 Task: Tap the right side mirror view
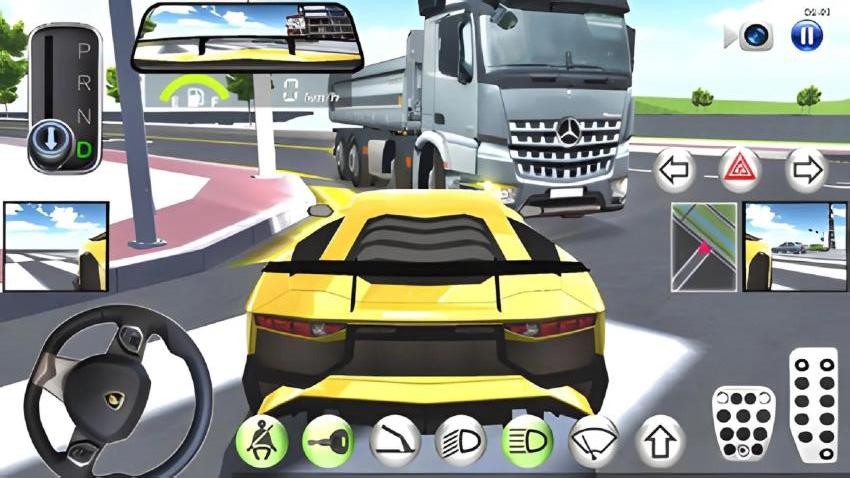(794, 246)
